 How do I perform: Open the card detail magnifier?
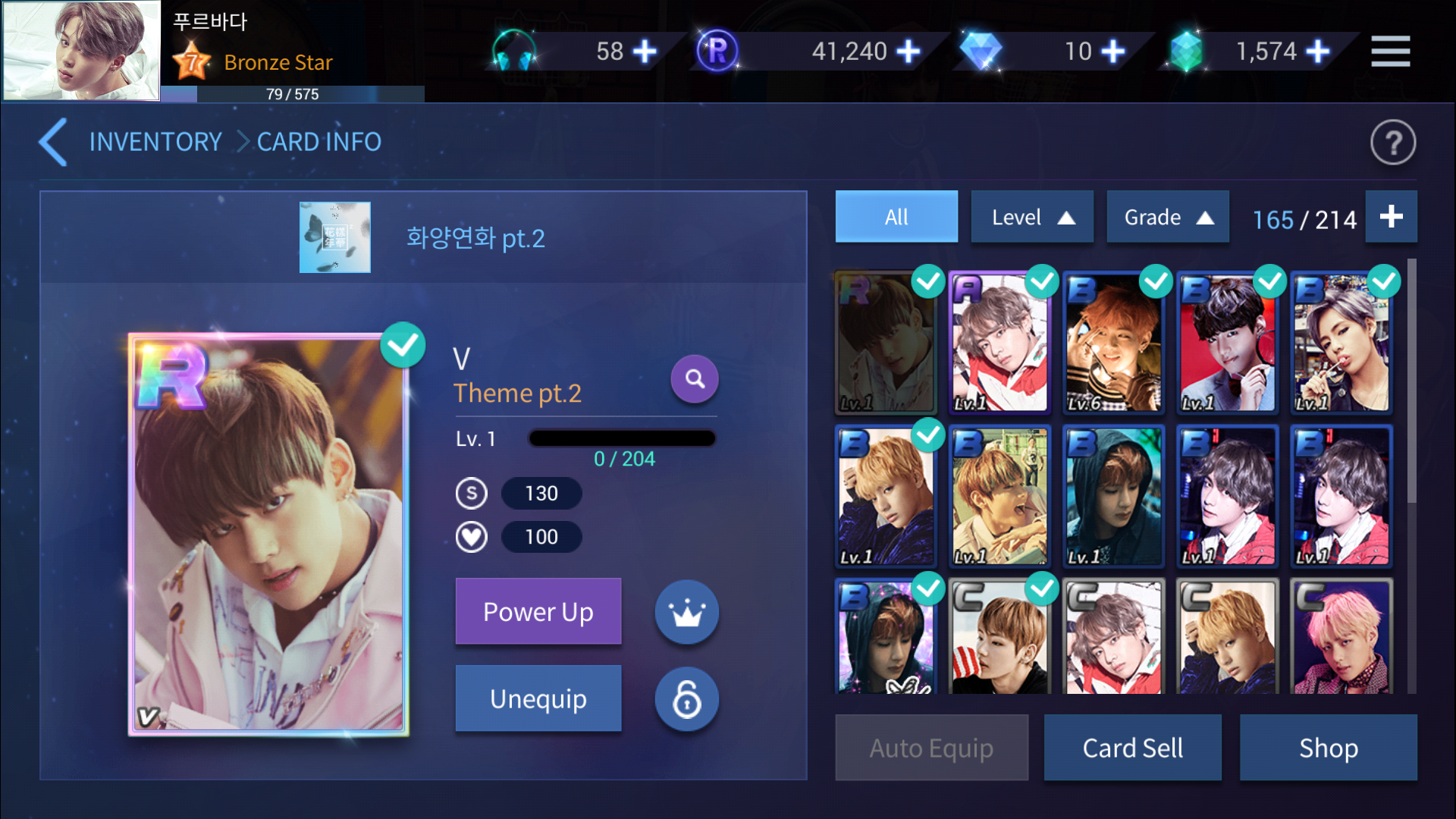click(x=694, y=378)
